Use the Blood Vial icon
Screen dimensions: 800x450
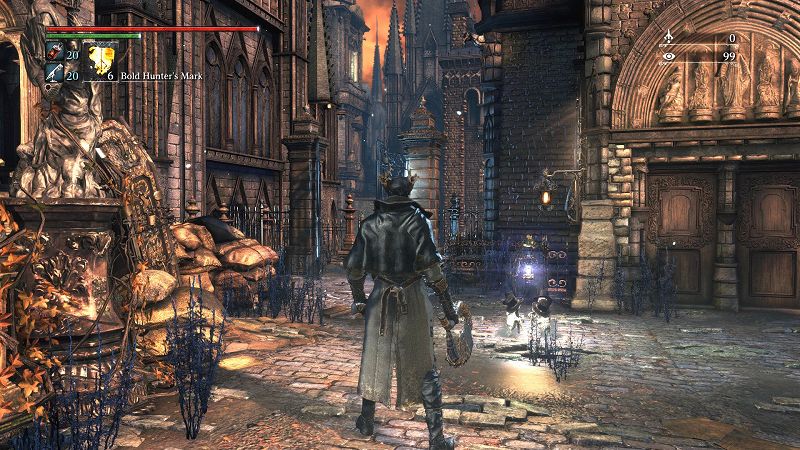pos(54,52)
